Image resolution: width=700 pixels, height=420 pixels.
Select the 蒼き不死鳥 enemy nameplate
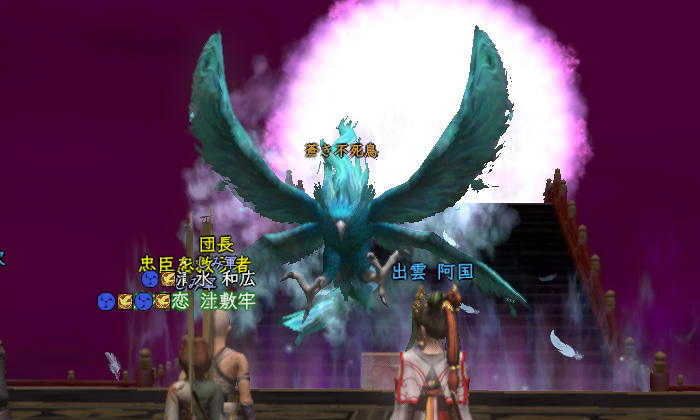[342, 150]
